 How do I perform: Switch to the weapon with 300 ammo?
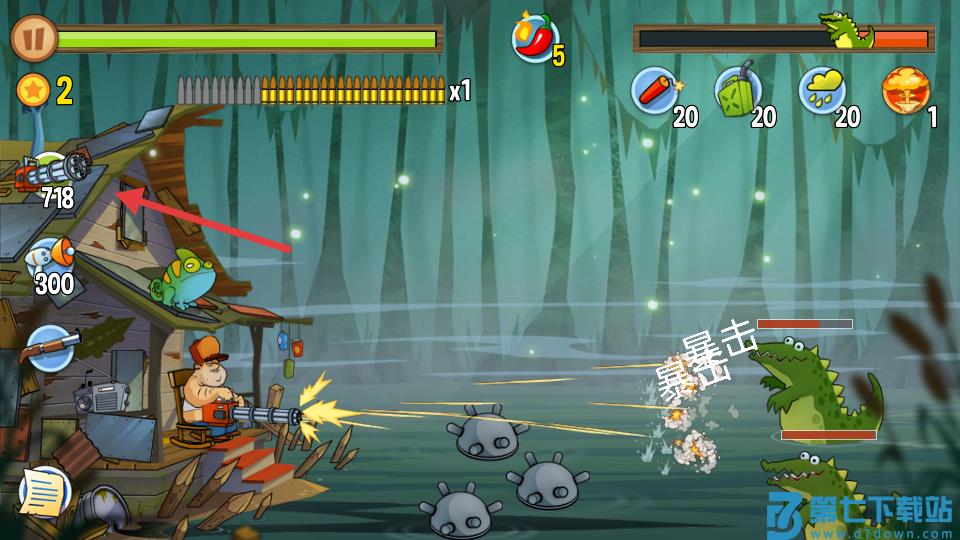[x=50, y=262]
